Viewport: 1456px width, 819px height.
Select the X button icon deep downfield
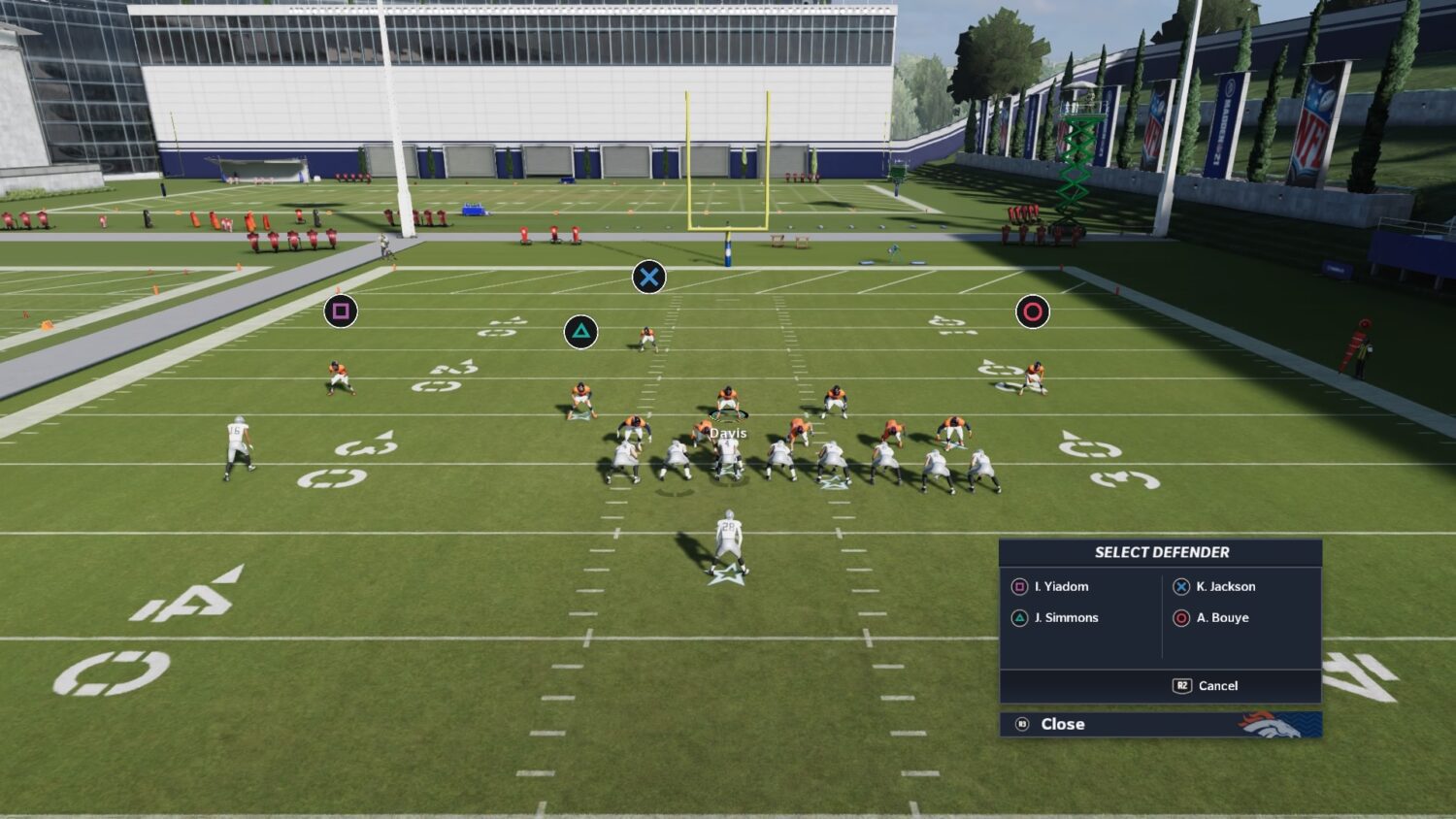coord(648,276)
